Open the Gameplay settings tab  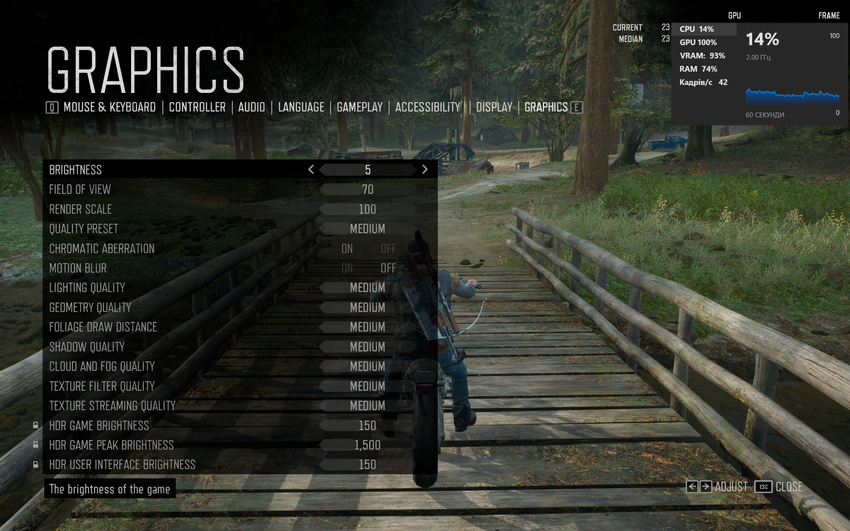click(x=359, y=107)
